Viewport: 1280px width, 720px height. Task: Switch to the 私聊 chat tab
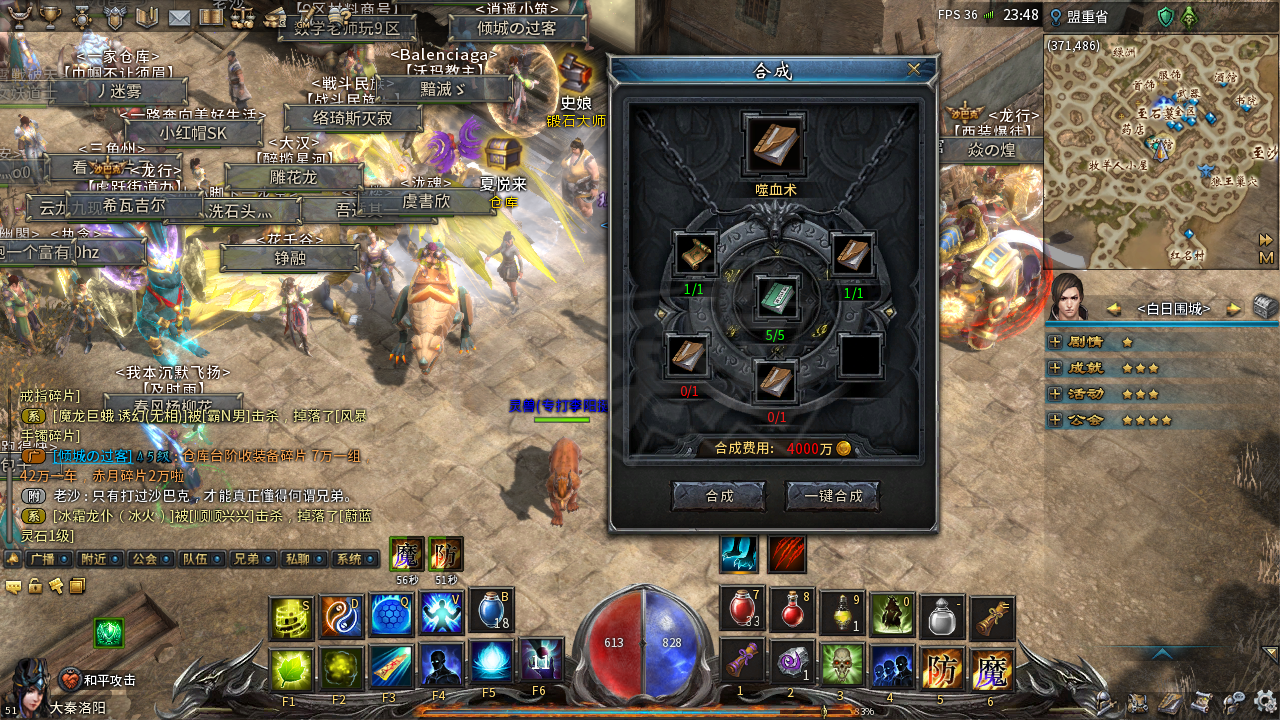point(298,559)
